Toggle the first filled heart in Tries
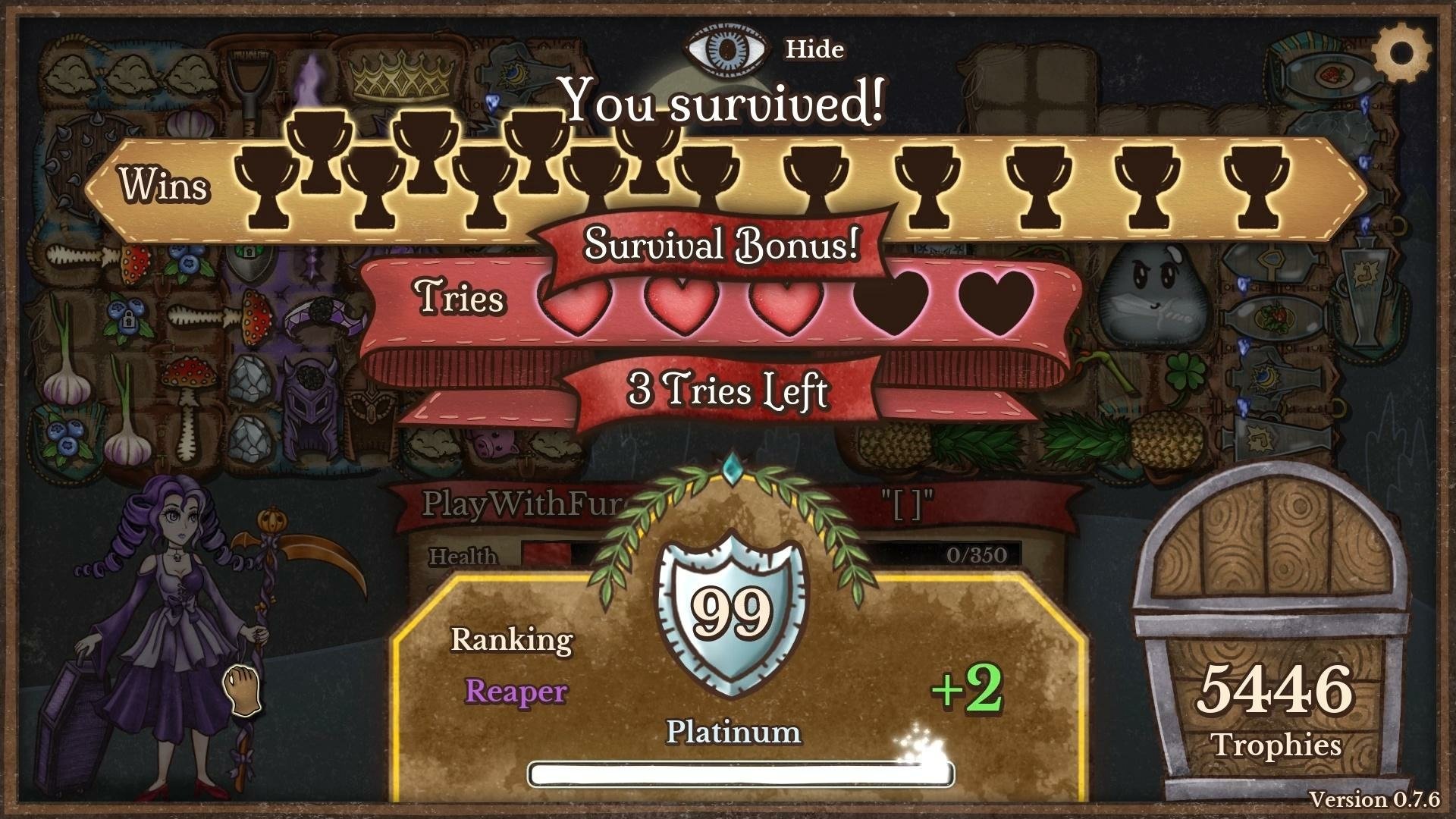1456x819 pixels. (576, 305)
